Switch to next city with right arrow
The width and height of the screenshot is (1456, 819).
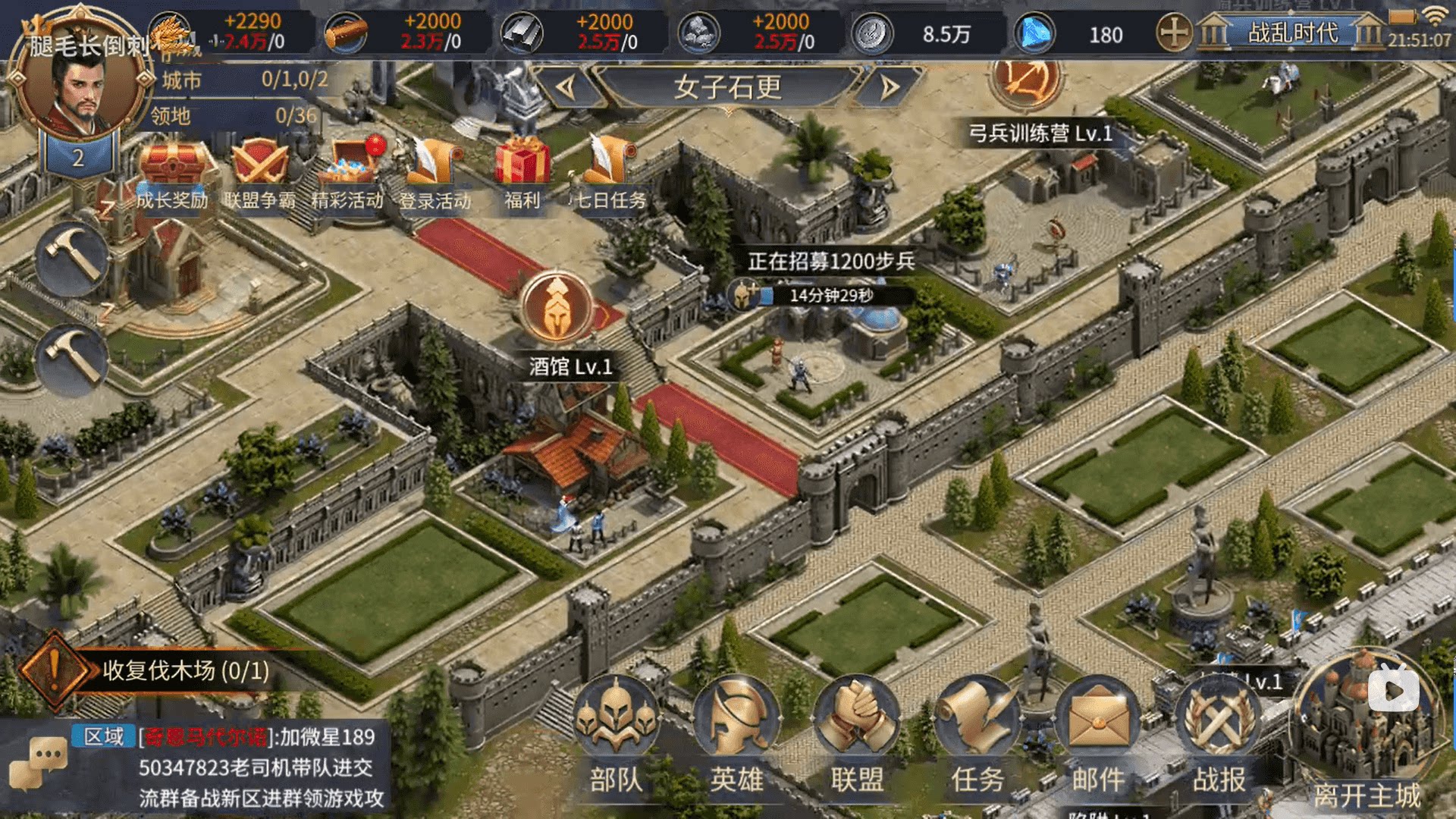click(x=890, y=88)
